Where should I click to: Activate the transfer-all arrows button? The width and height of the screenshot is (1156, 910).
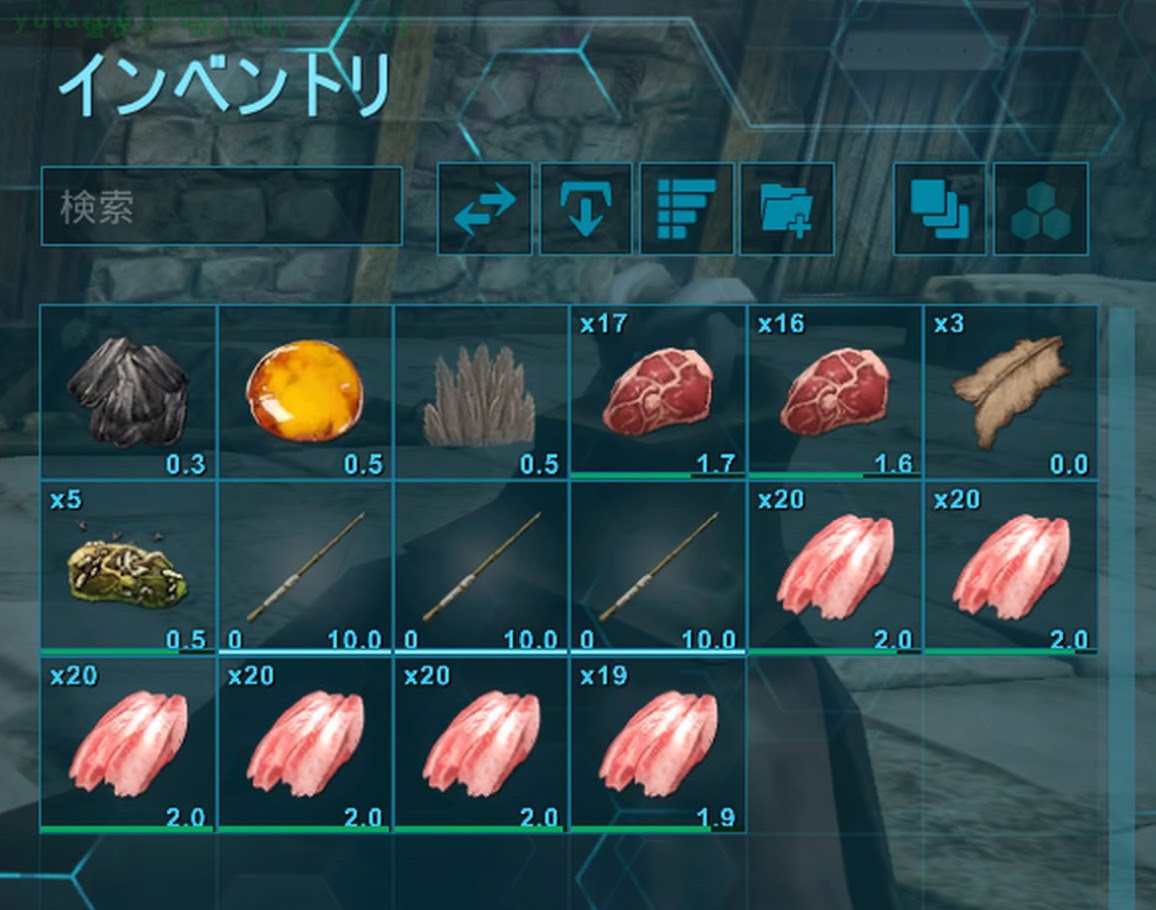[485, 208]
